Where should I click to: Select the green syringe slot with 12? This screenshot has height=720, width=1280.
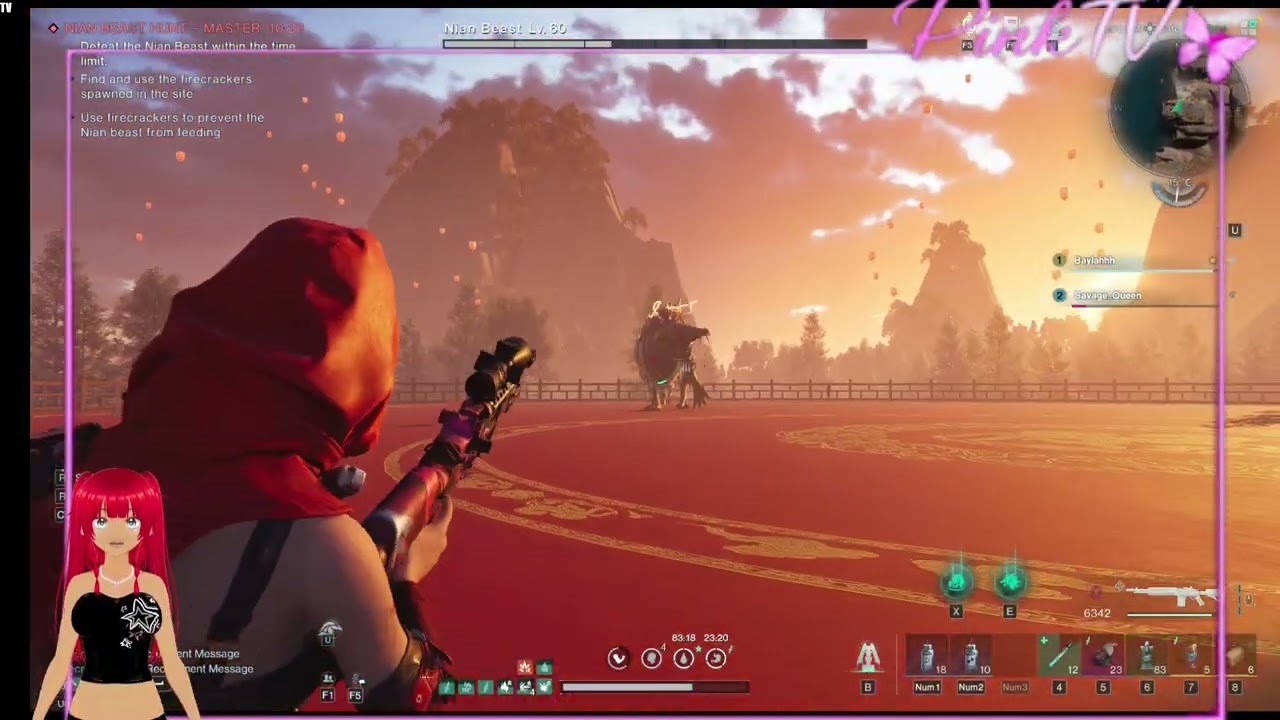click(x=1059, y=656)
